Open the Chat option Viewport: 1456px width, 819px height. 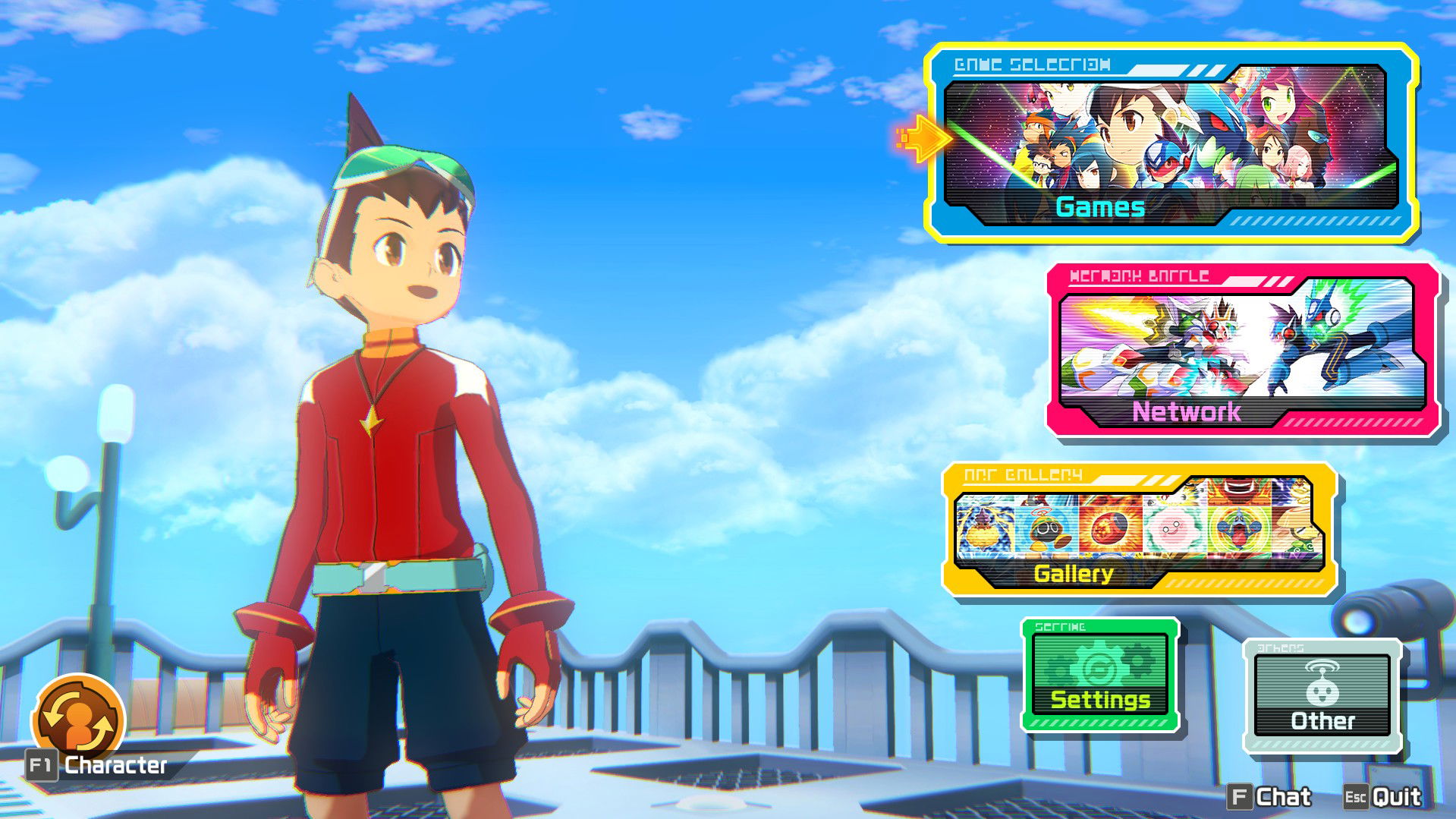(1269, 796)
